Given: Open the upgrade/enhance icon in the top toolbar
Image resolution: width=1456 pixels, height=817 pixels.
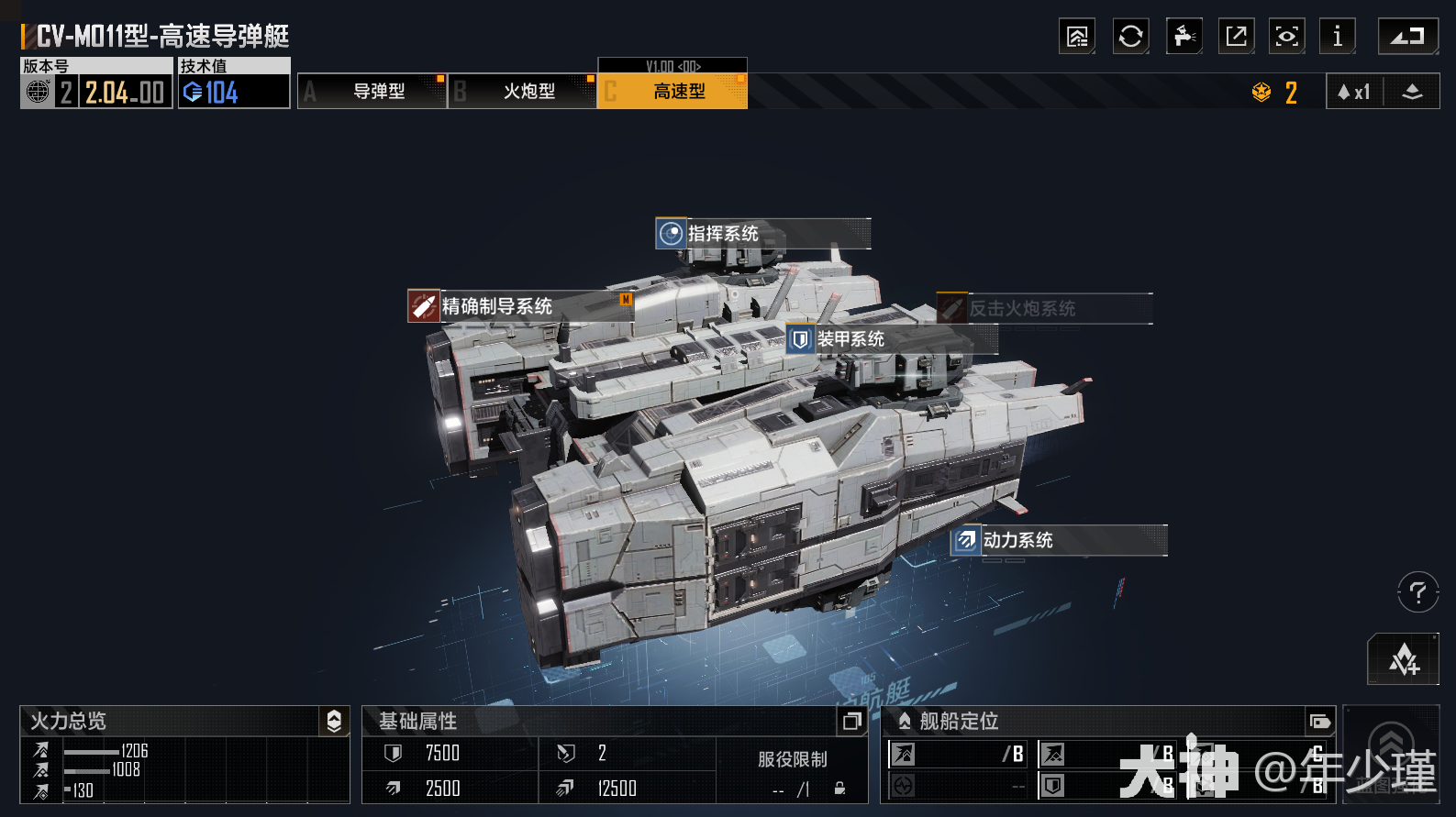Looking at the screenshot, I should coord(1077,37).
